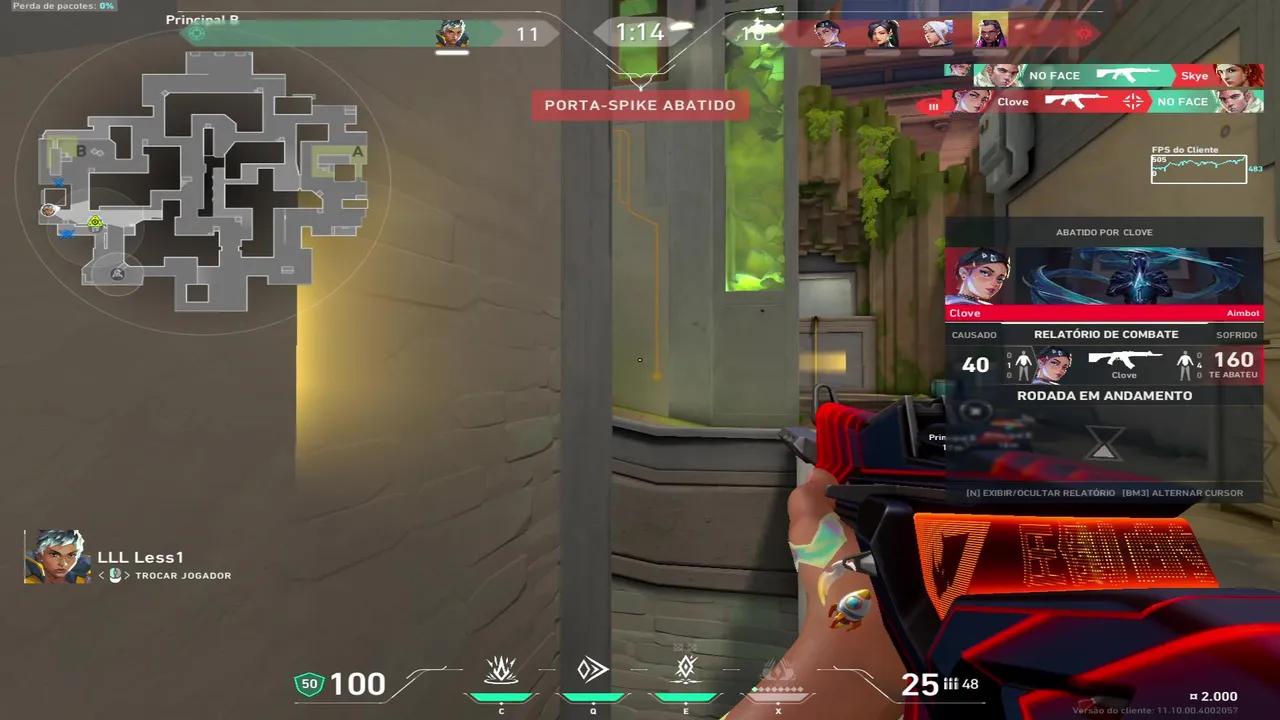Screen dimensions: 1280x720
Task: Click TROCAR JOGADOR to switch spectated player
Action: (183, 575)
